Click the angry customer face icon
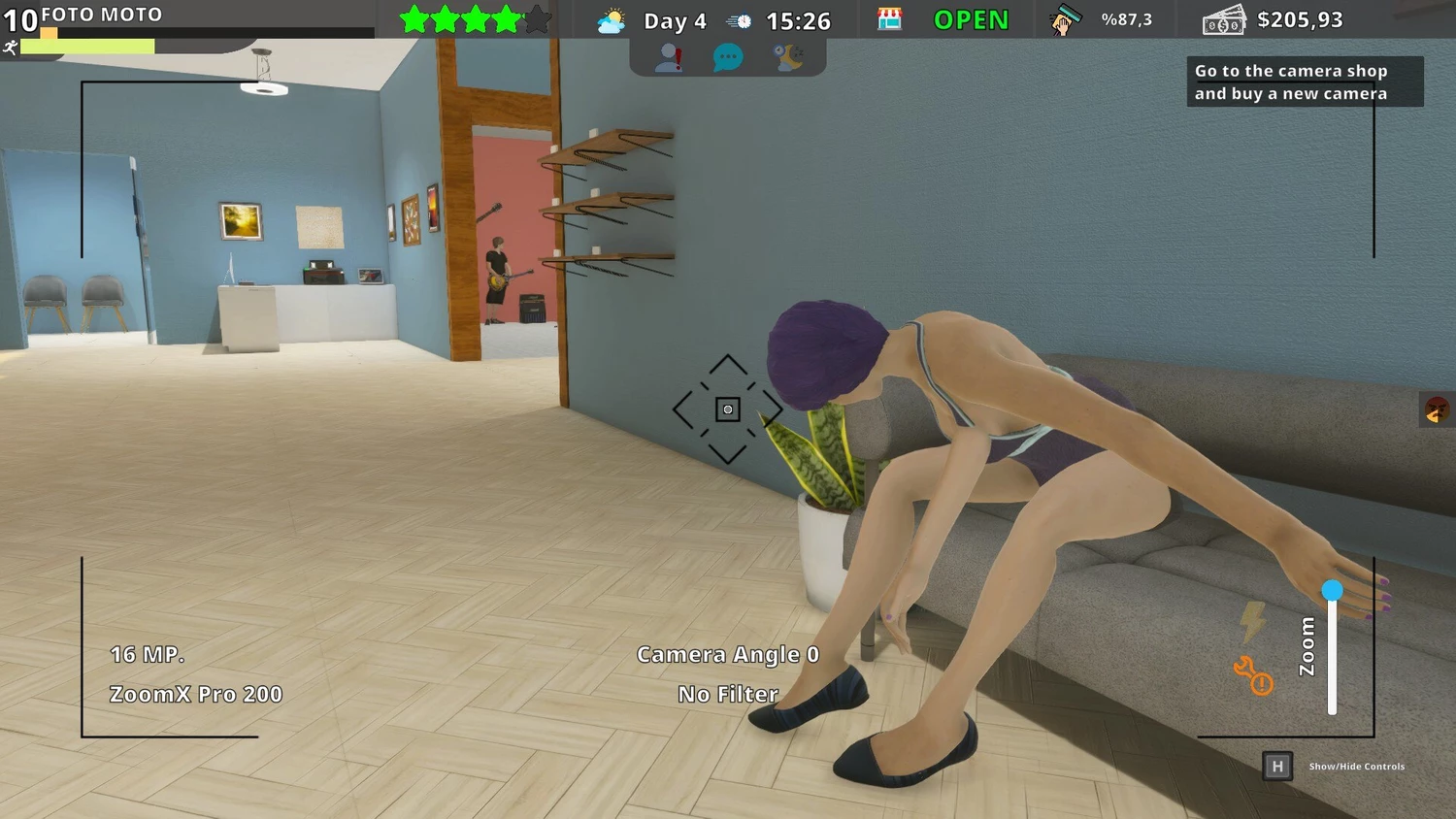Viewport: 1456px width, 819px height. [x=1437, y=410]
